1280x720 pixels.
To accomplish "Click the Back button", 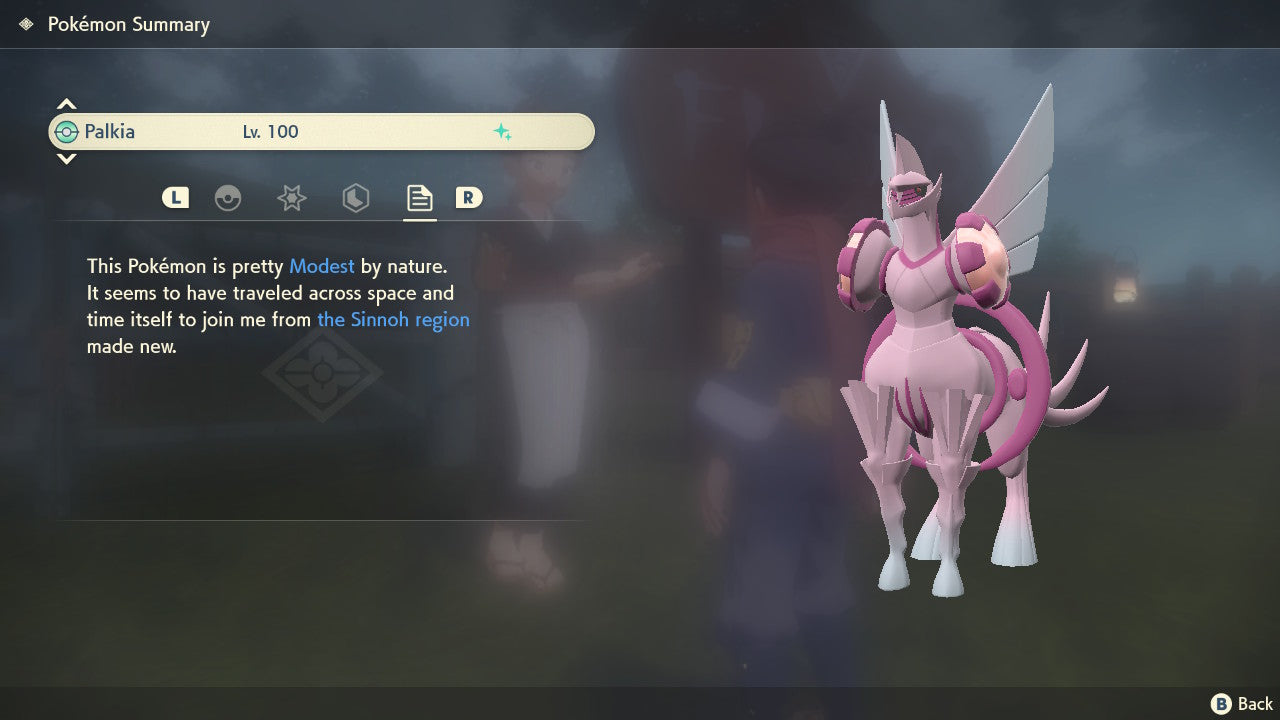I will pyautogui.click(x=1240, y=703).
